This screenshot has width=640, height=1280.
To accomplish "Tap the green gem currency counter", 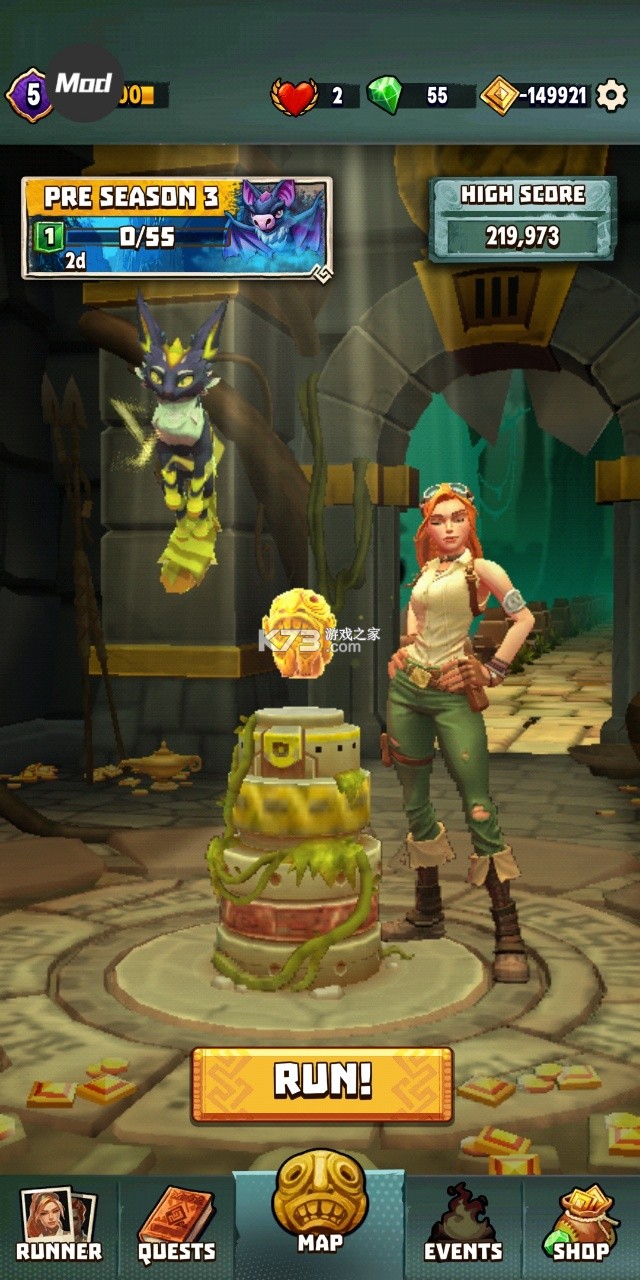I will (418, 96).
